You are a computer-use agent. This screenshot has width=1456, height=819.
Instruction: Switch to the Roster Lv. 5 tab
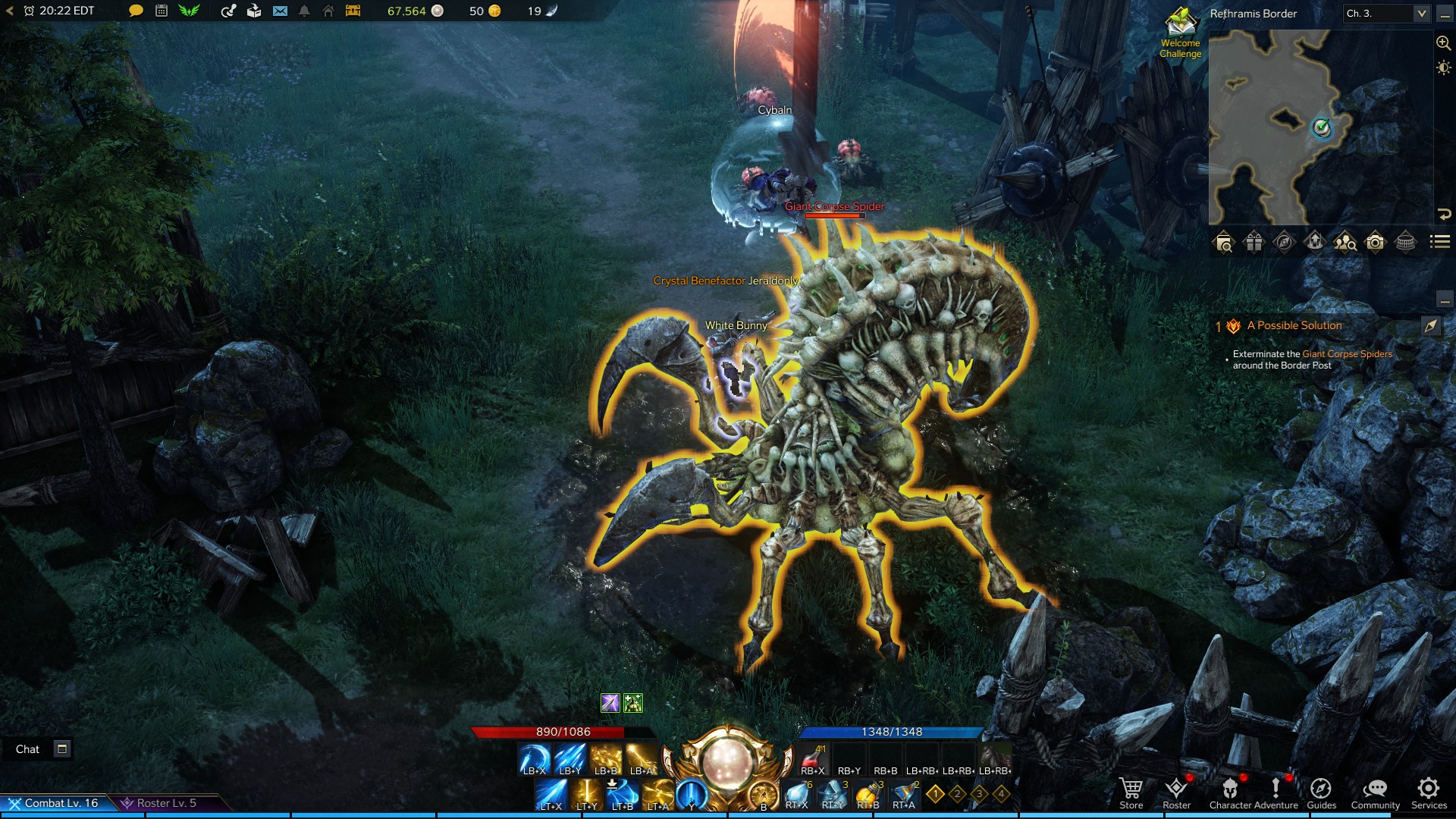pyautogui.click(x=165, y=802)
